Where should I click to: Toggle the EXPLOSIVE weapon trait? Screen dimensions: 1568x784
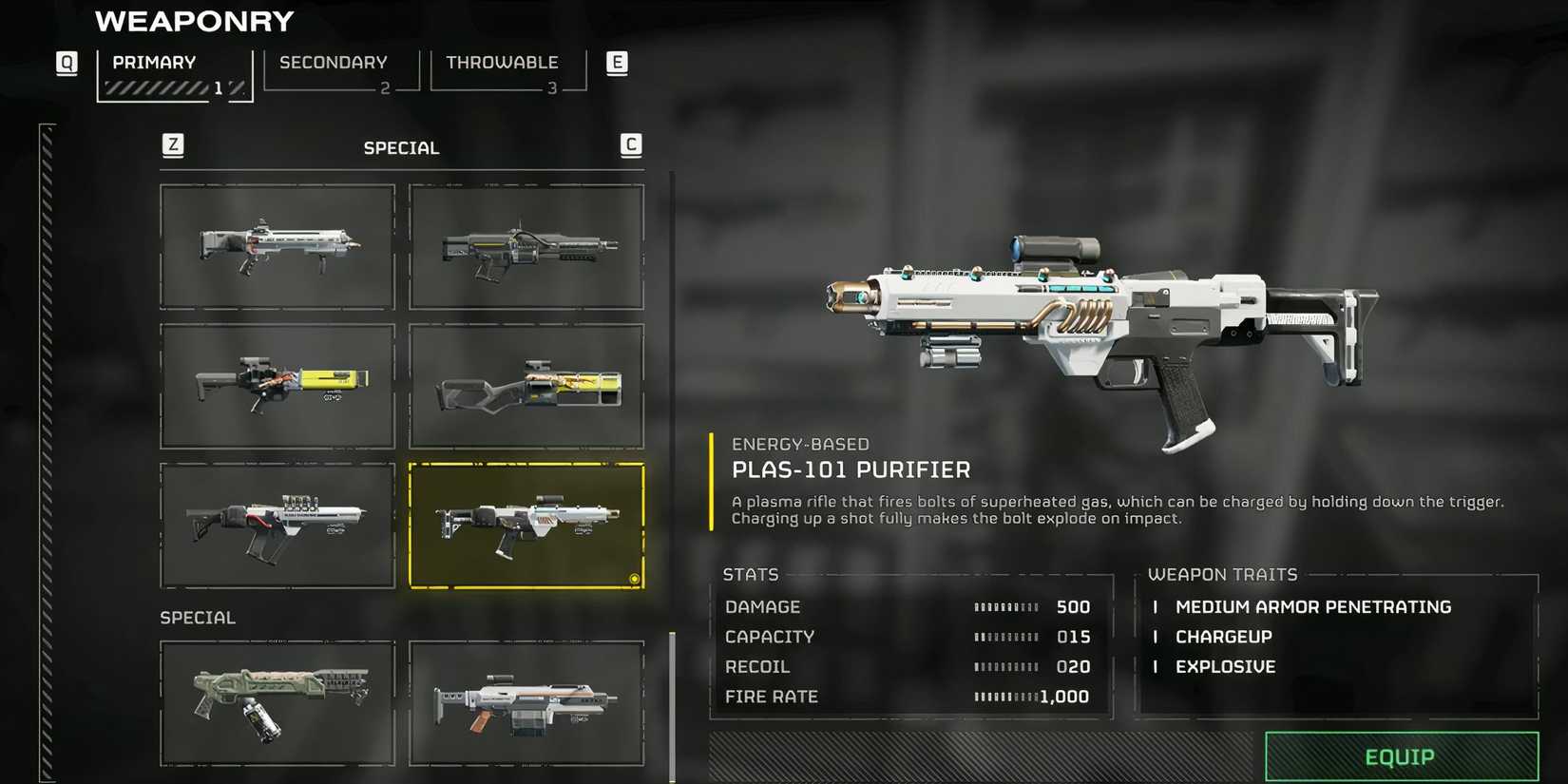[x=1225, y=666]
